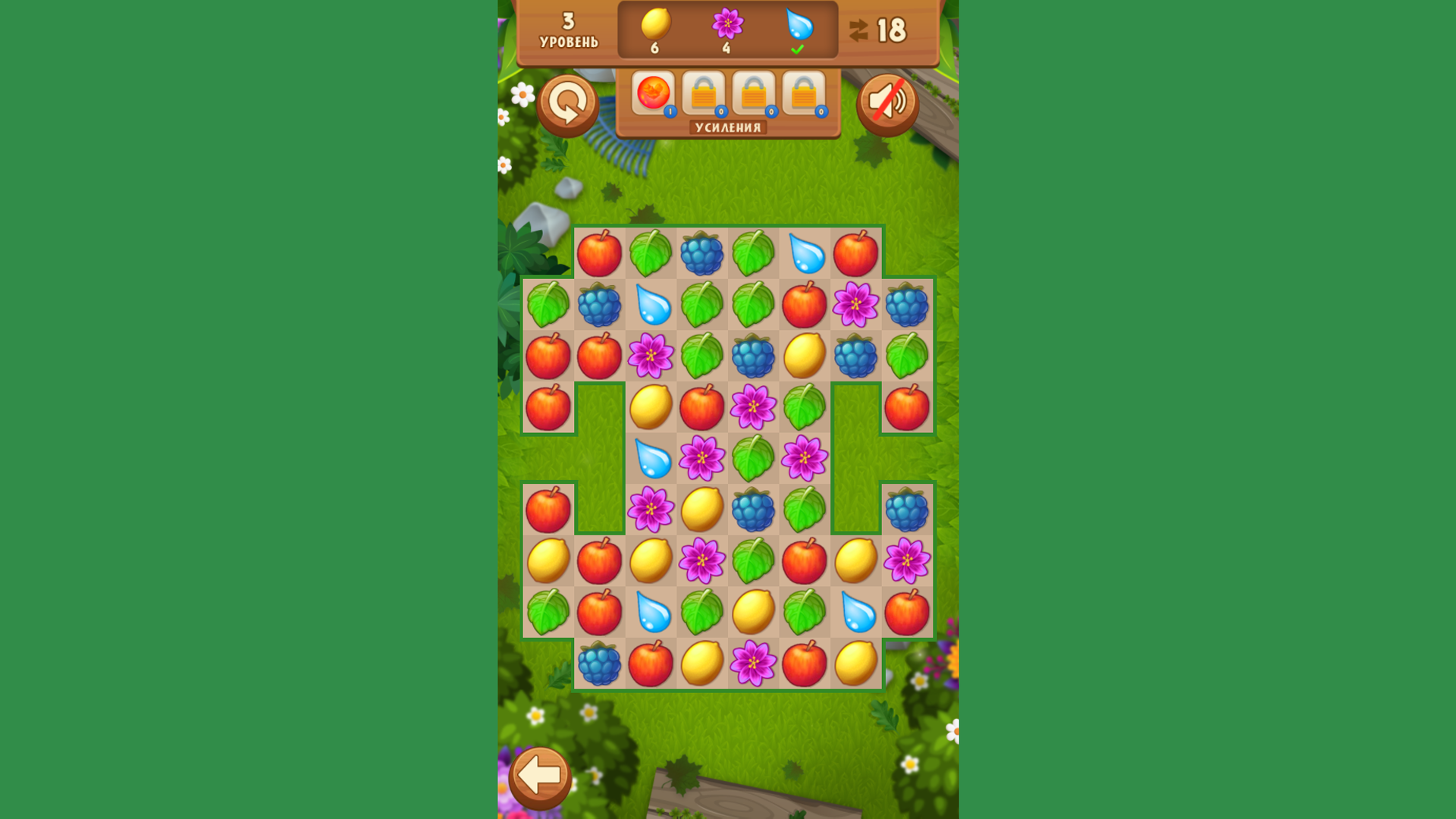Click the УСИЛЕНИЯ panel label
The width and height of the screenshot is (1456, 819).
click(x=726, y=127)
